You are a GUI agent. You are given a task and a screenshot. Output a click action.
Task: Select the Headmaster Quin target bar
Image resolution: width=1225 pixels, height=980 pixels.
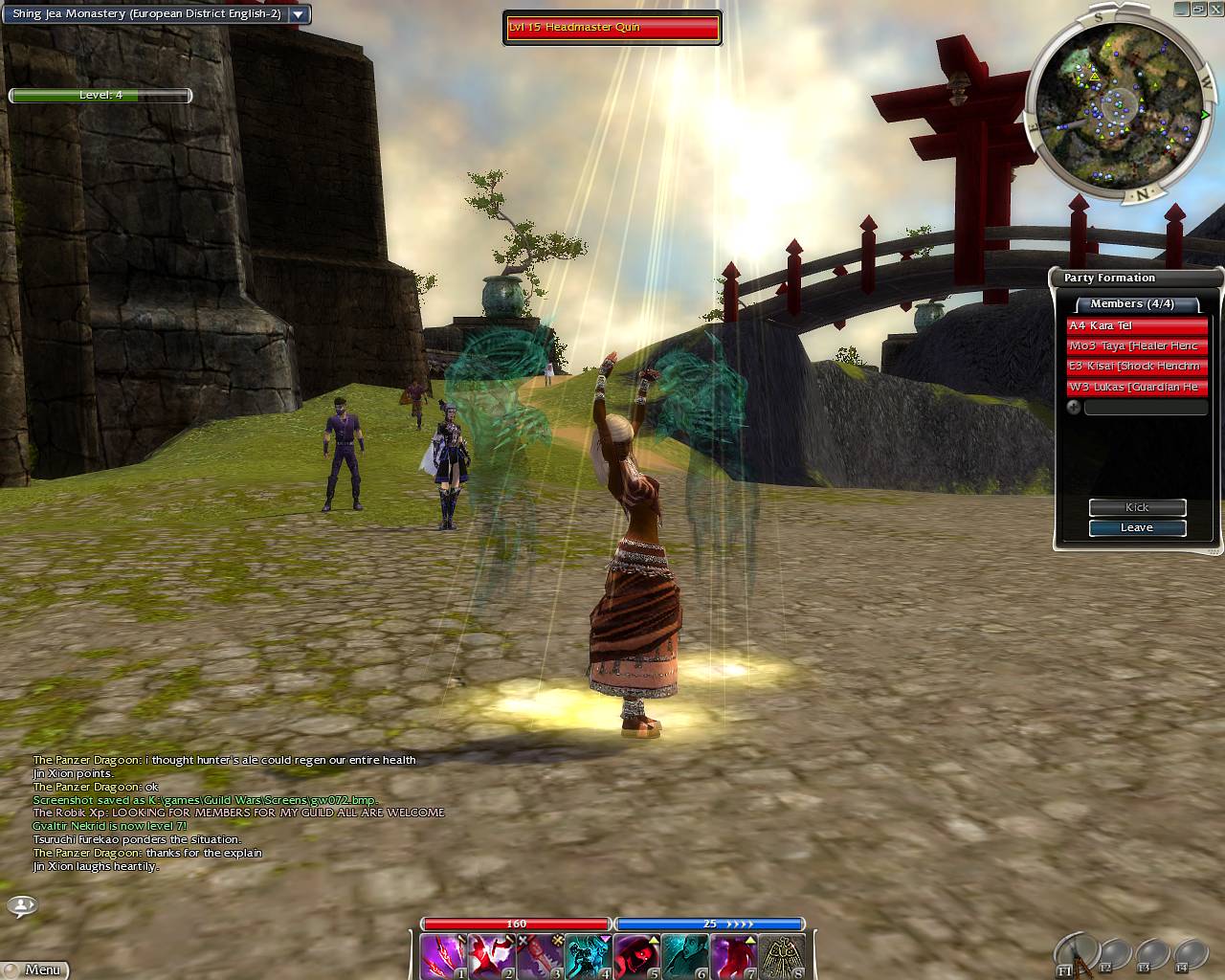(612, 28)
